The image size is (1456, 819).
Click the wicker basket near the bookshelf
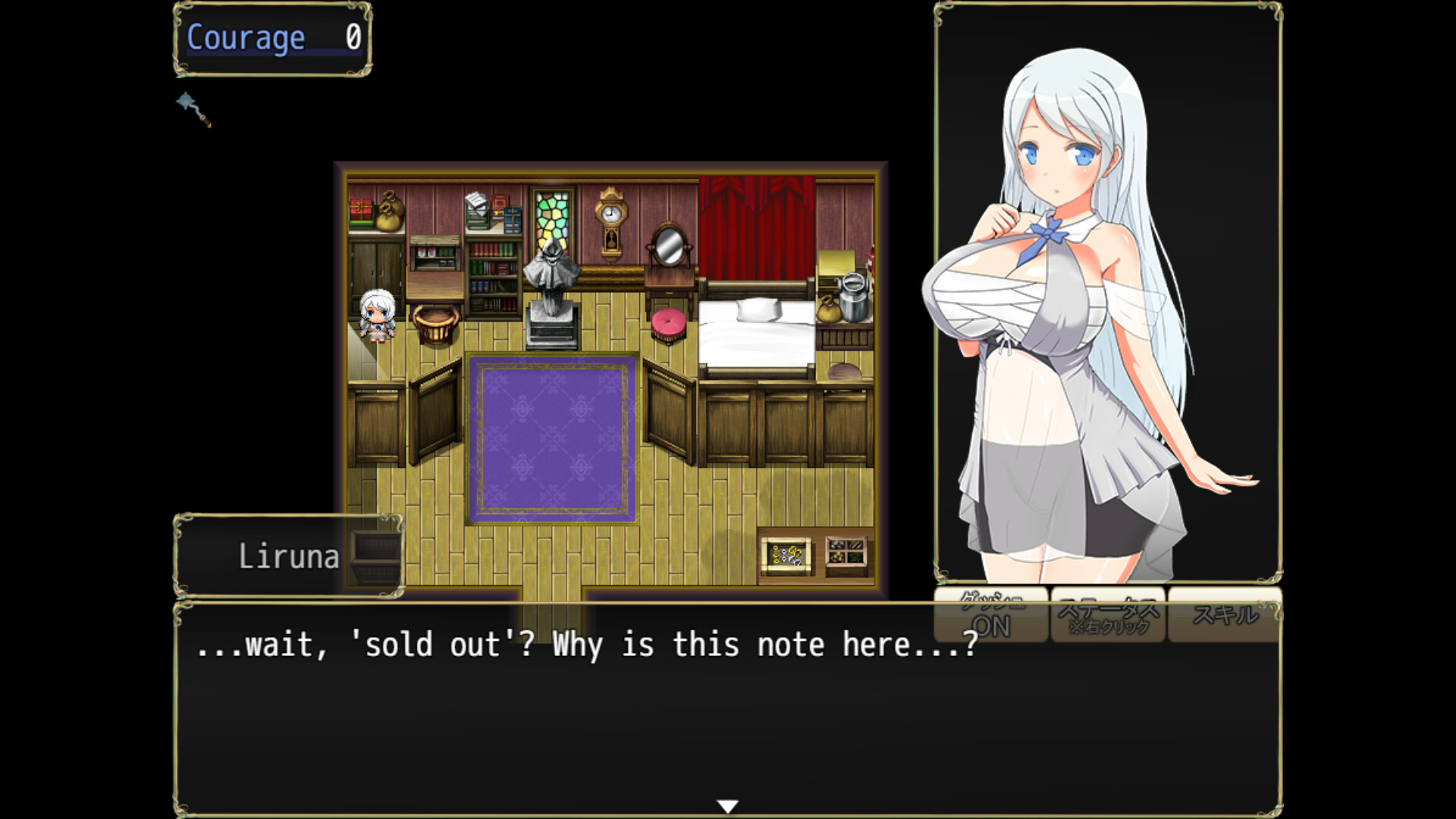(436, 326)
